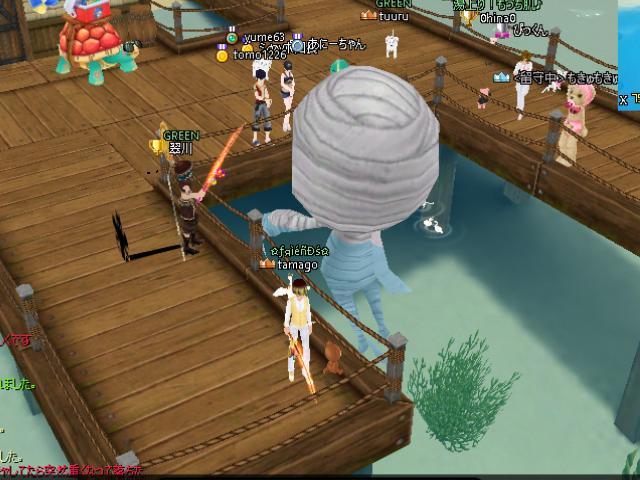This screenshot has width=640, height=480.
Task: Target the tomo1226 name tag
Action: [259, 55]
